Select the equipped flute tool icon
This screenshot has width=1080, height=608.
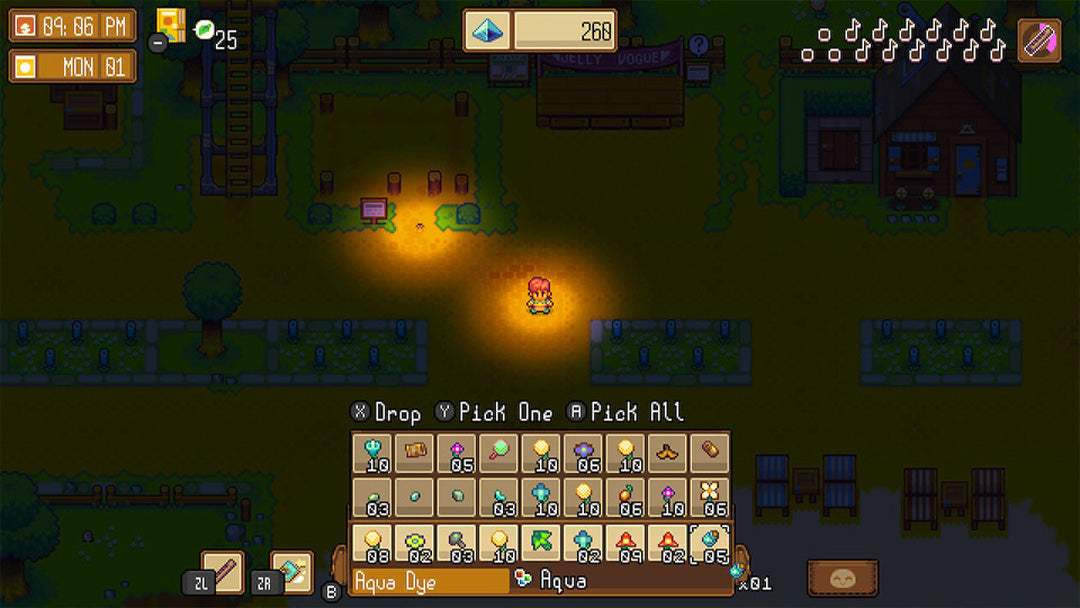(x=1039, y=41)
